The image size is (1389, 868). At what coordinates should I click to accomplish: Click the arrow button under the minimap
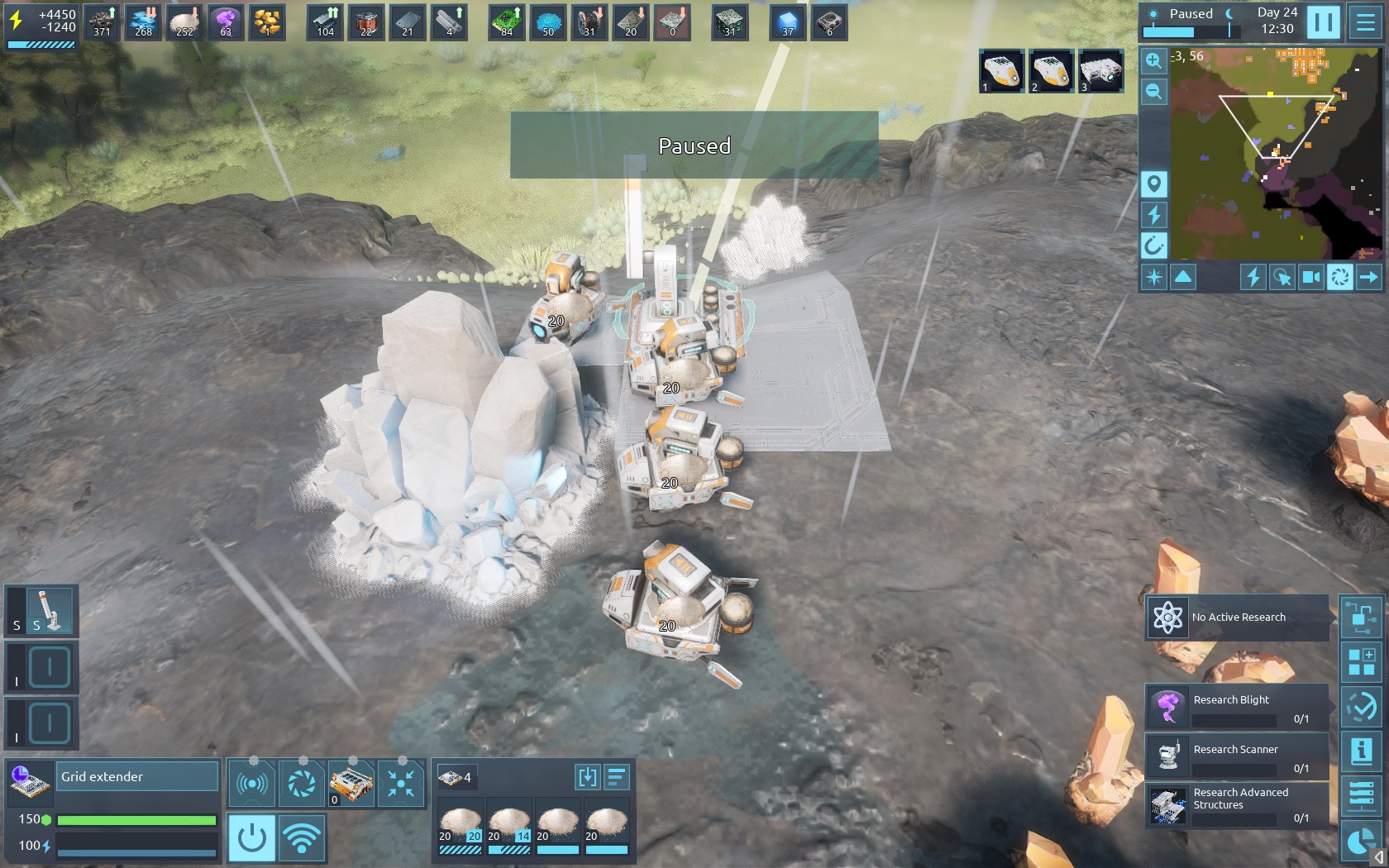point(1368,277)
